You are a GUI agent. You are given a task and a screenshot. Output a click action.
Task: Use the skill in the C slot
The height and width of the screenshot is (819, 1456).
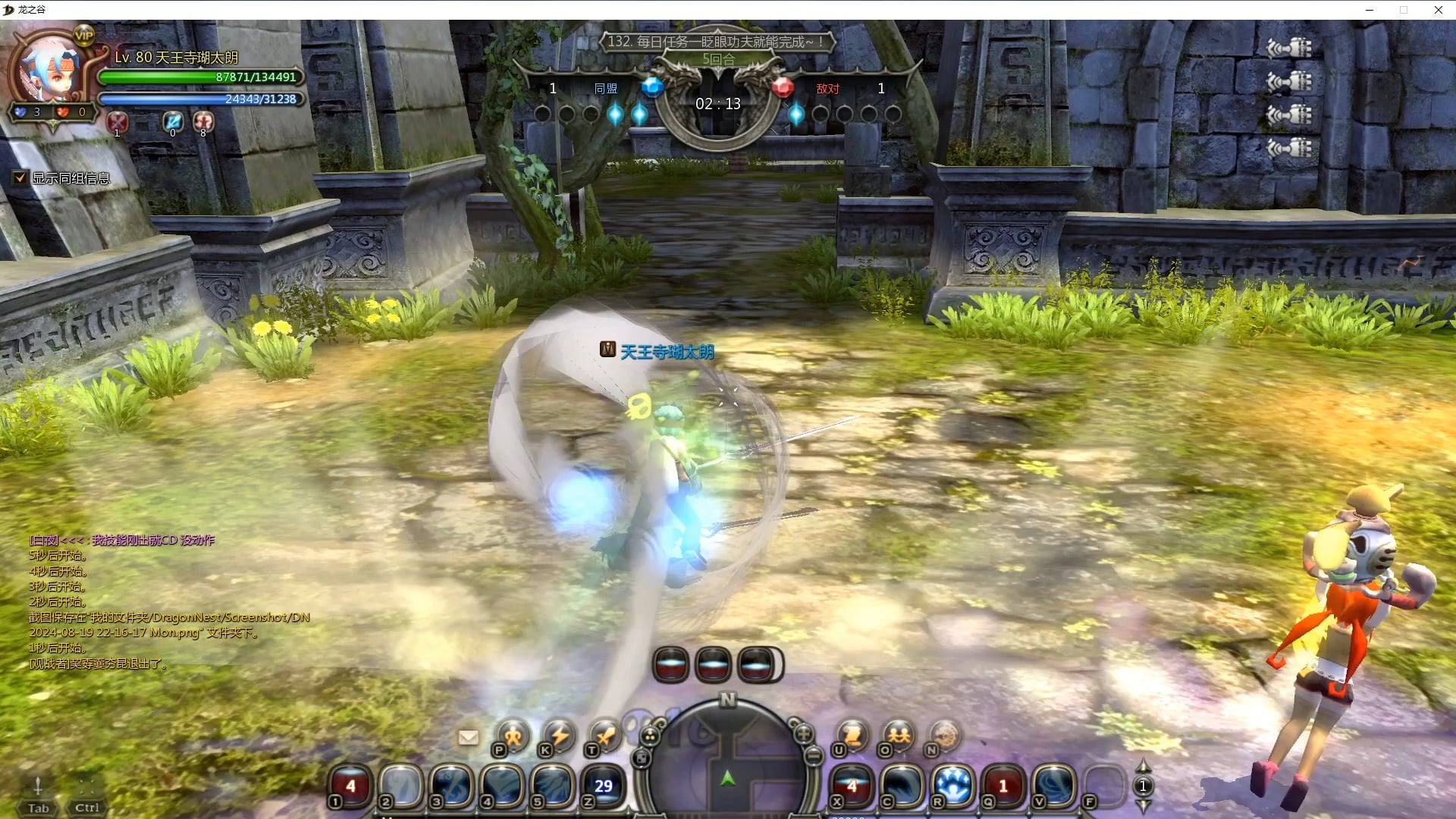(x=902, y=785)
